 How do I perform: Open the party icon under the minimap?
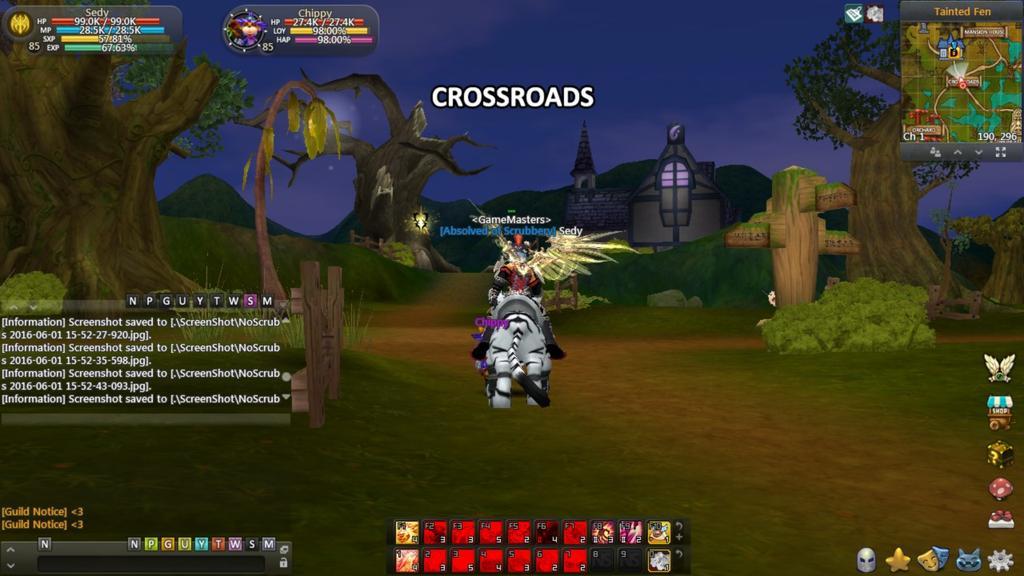[x=935, y=152]
